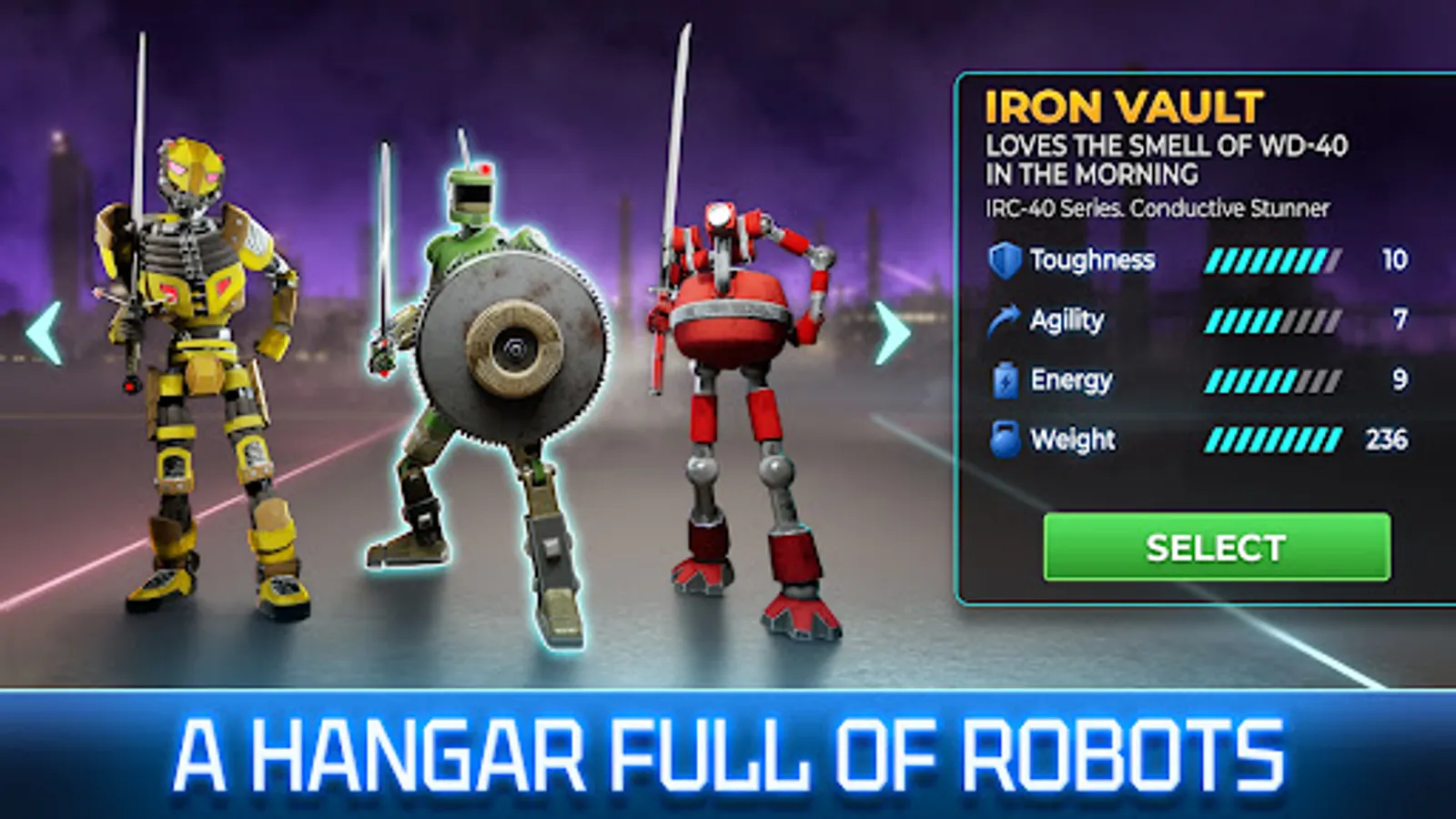1456x819 pixels.
Task: Click the Toughness stat row to toggle details
Action: 1137,259
